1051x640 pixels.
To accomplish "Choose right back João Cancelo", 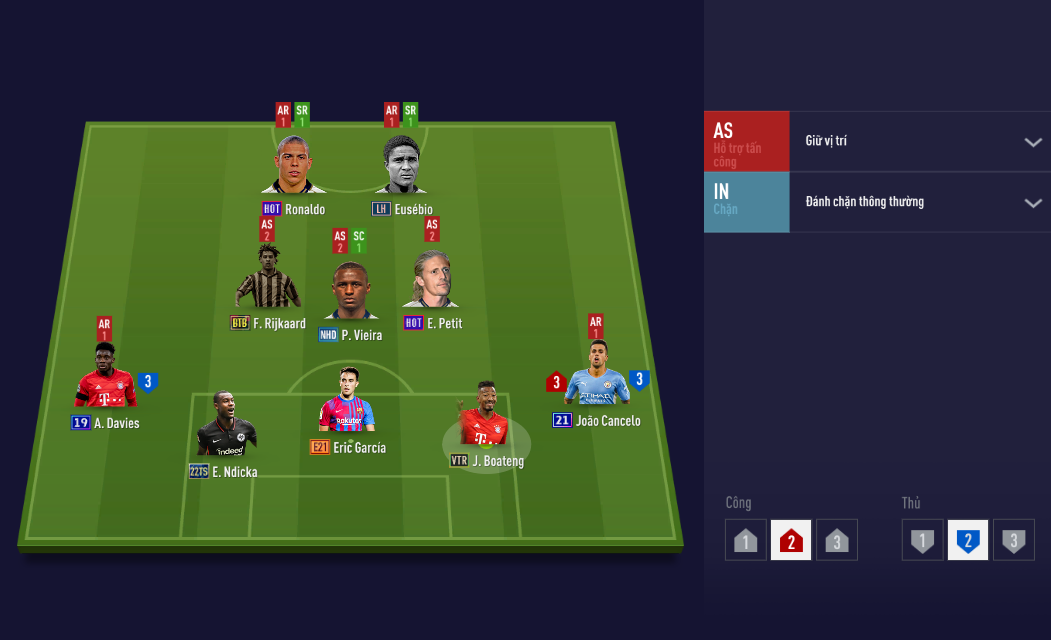I will tap(597, 375).
